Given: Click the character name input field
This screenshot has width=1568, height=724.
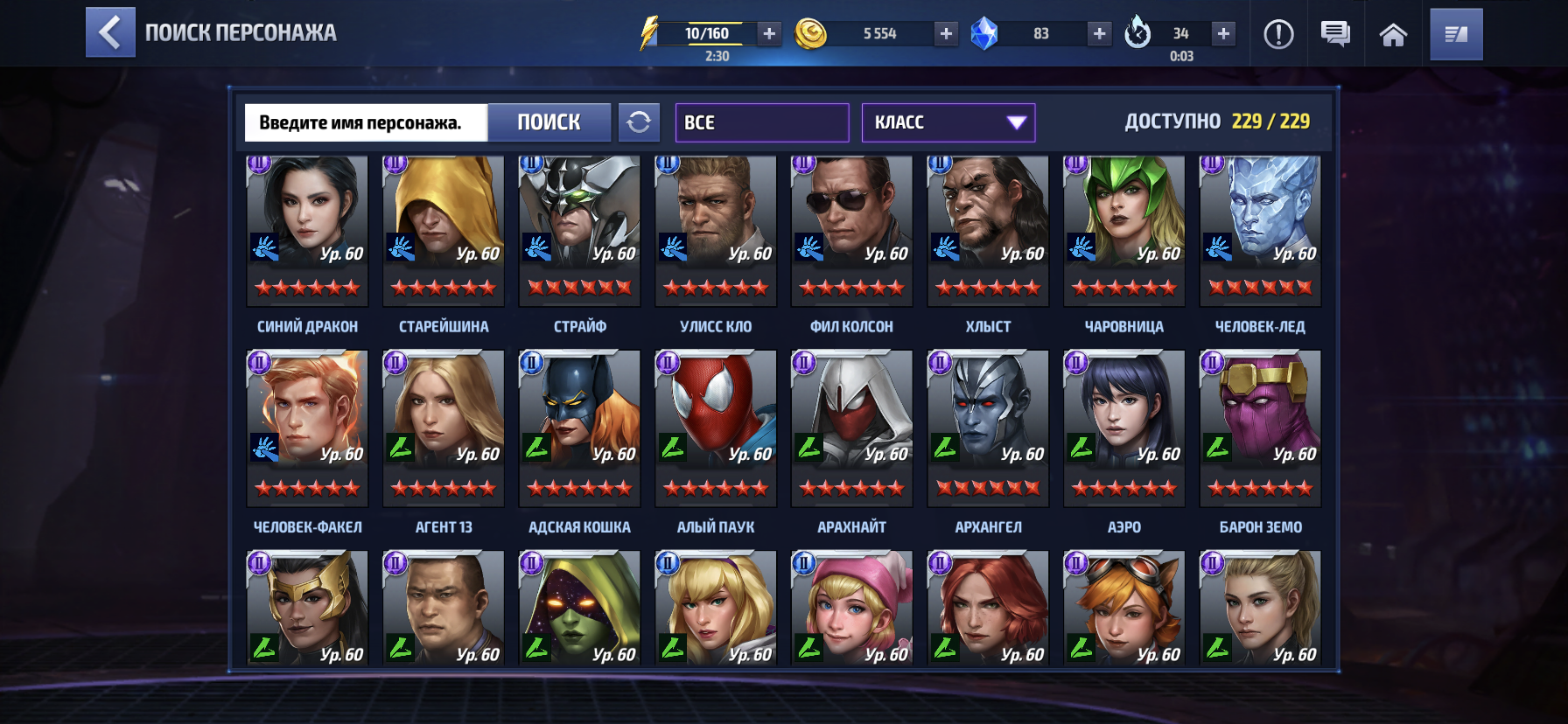Looking at the screenshot, I should point(366,122).
